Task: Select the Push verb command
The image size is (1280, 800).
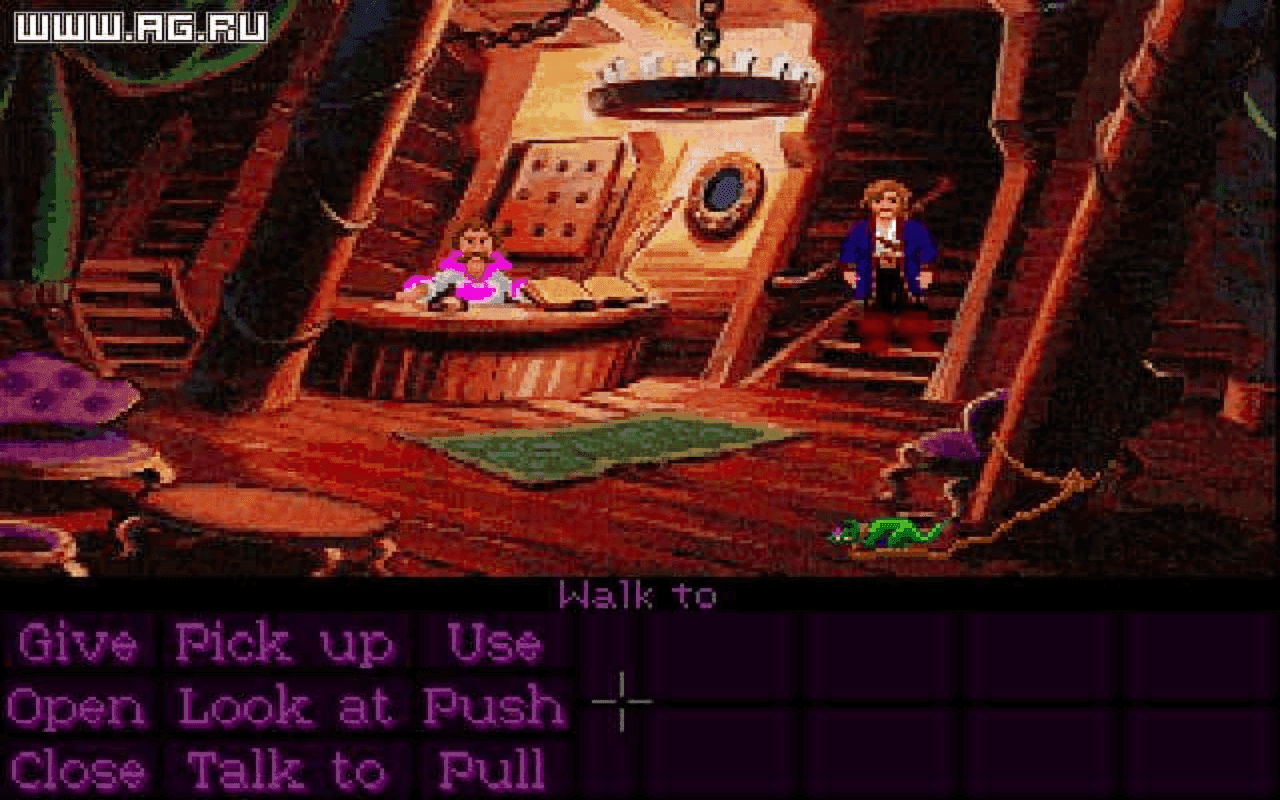Action: pos(498,707)
